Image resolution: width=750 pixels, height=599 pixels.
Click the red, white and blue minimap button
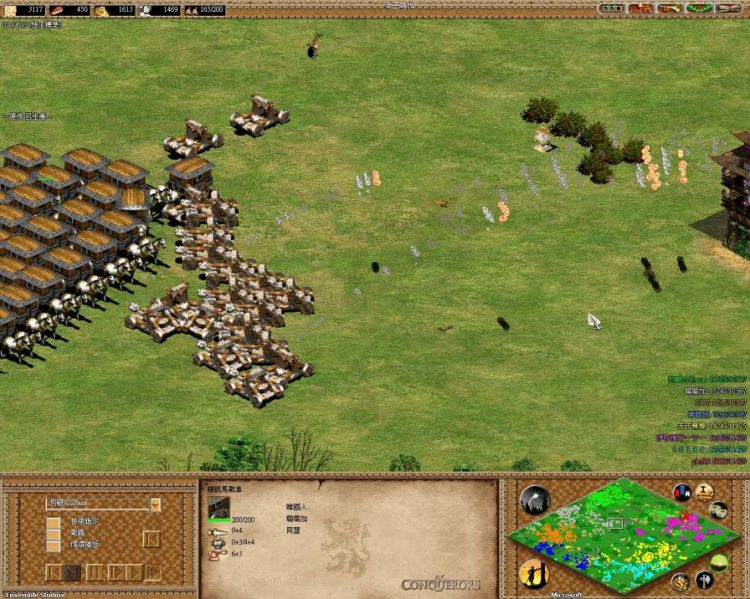(x=683, y=492)
